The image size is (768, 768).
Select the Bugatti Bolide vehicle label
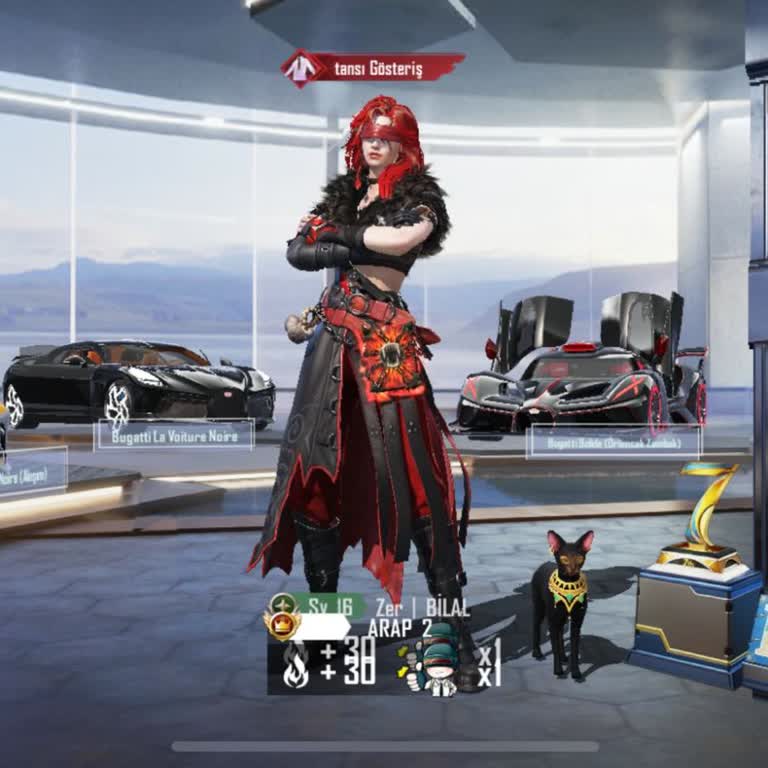(x=613, y=441)
